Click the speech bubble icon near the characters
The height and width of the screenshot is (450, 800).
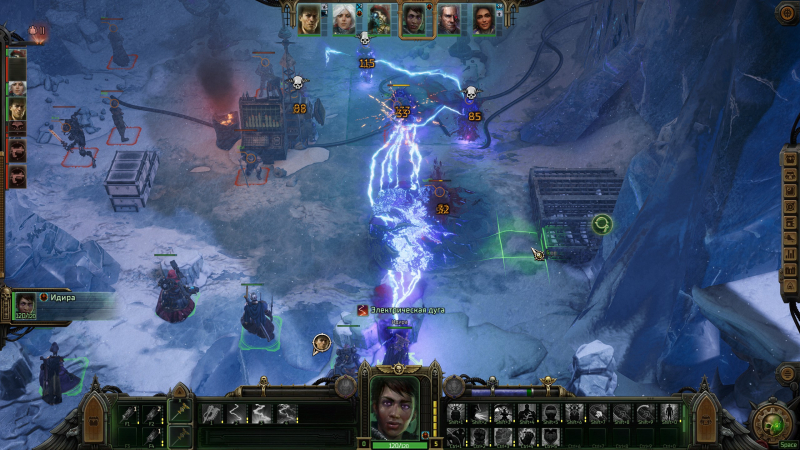321,344
